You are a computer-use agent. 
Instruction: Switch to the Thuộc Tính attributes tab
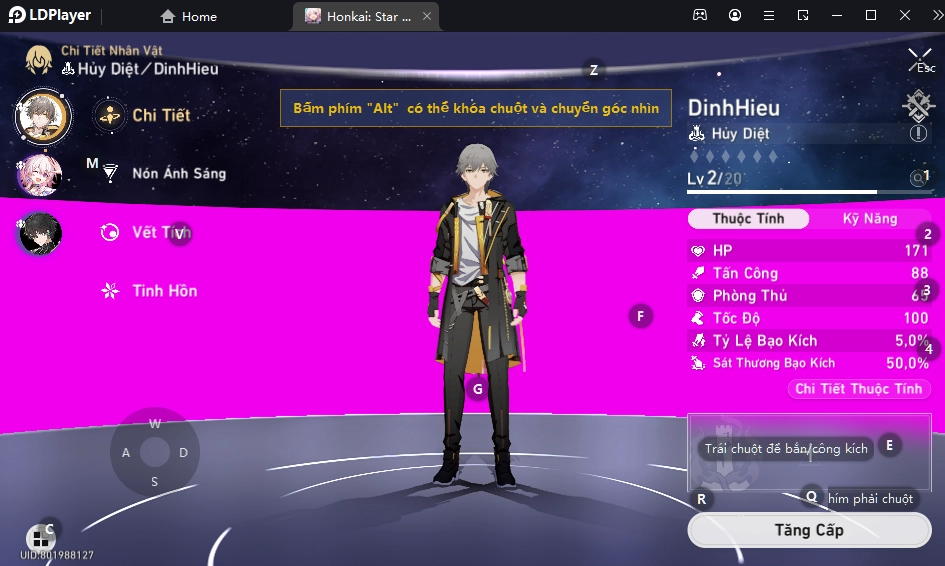[x=748, y=219]
